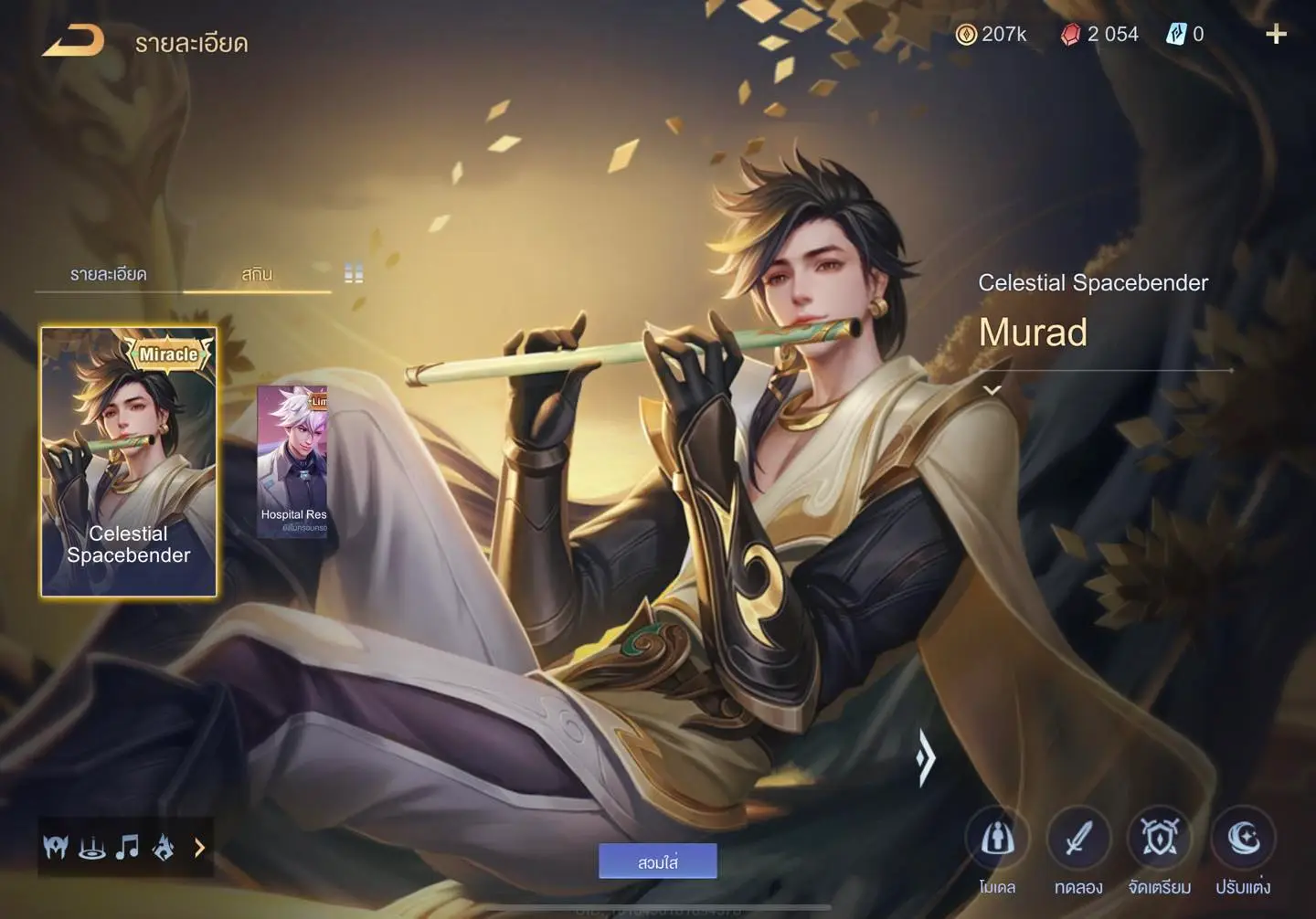Open the สกิน tab
This screenshot has width=1316, height=919.
pos(256,273)
